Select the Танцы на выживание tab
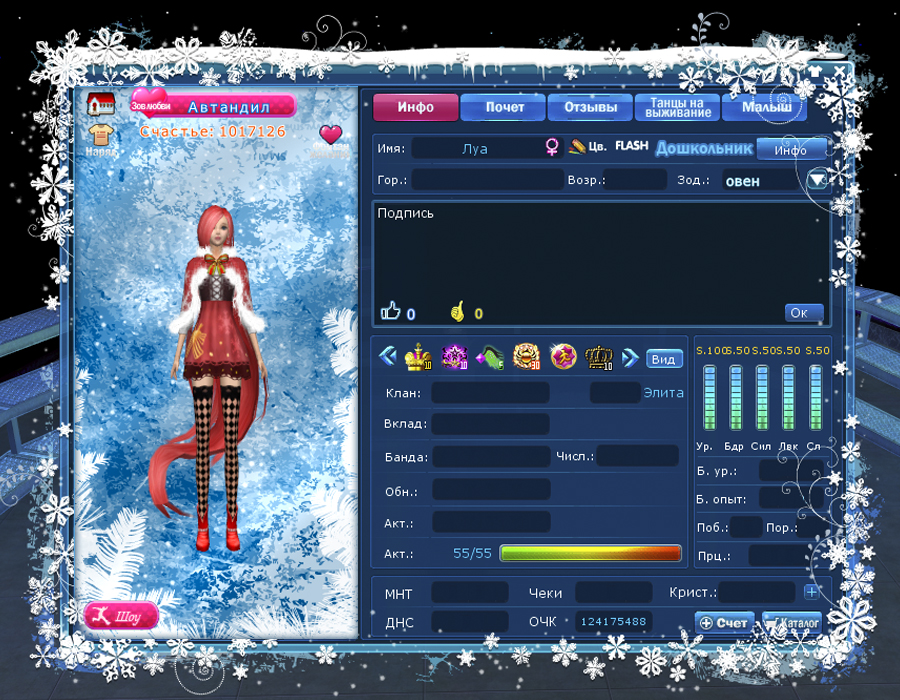900x700 pixels. coord(678,108)
